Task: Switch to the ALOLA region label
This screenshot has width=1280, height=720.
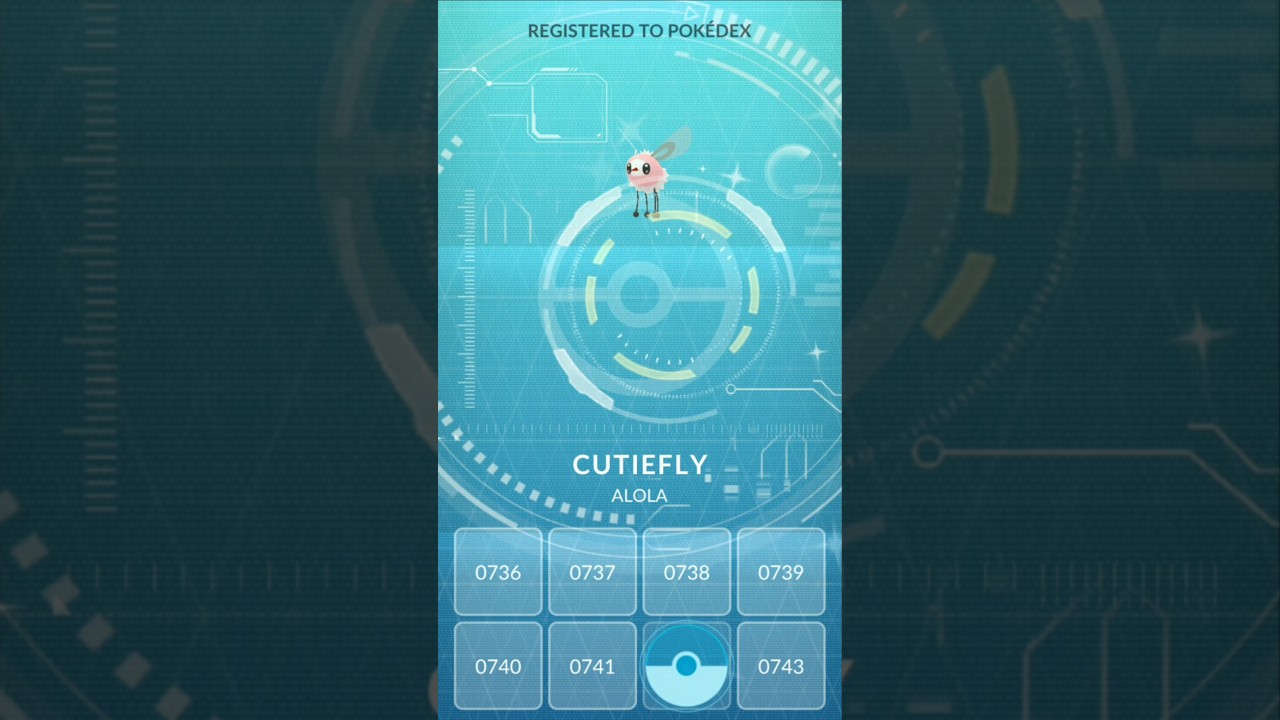Action: tap(639, 496)
